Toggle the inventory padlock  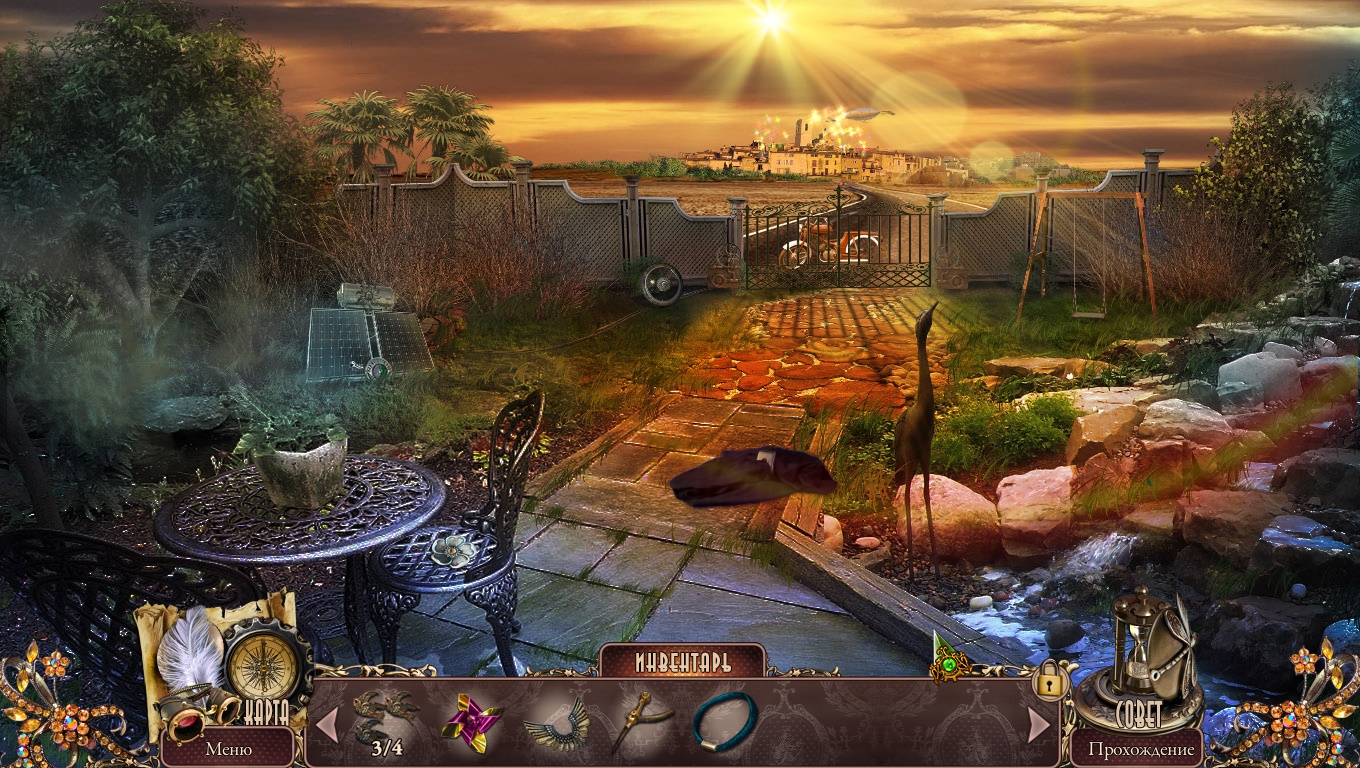1049,681
